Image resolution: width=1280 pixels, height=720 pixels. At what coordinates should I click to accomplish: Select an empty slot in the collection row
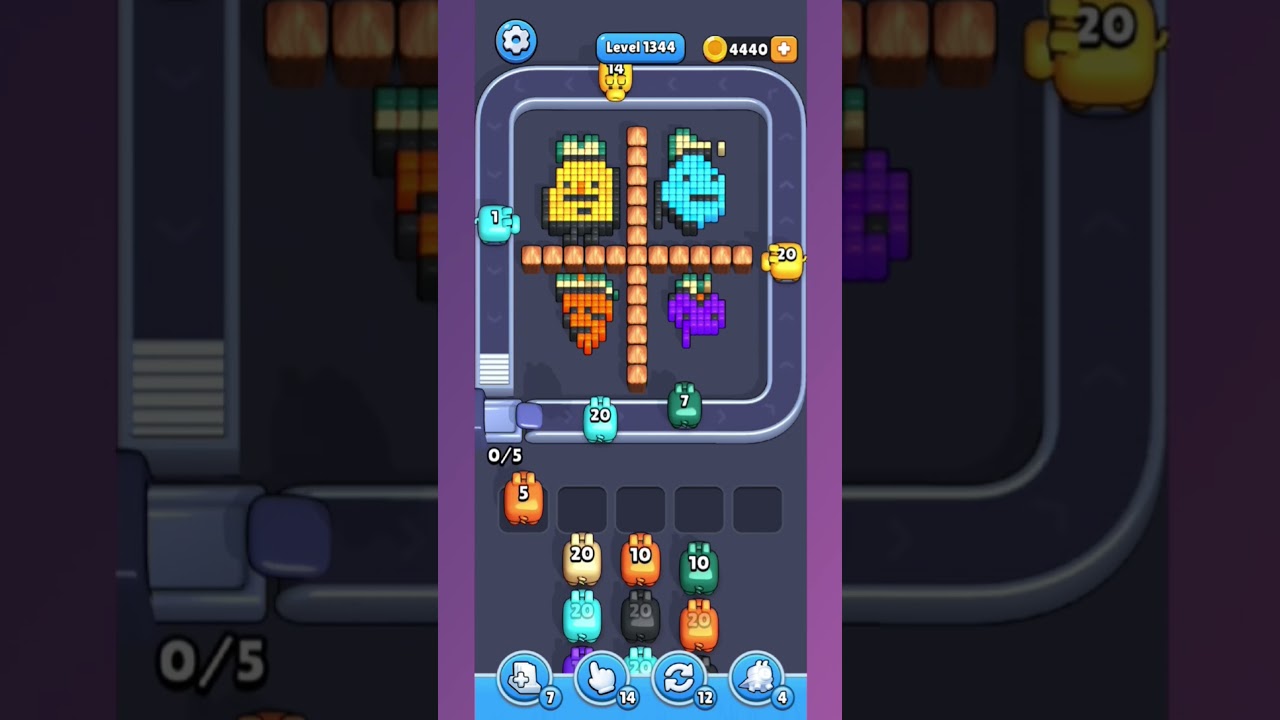[x=640, y=508]
